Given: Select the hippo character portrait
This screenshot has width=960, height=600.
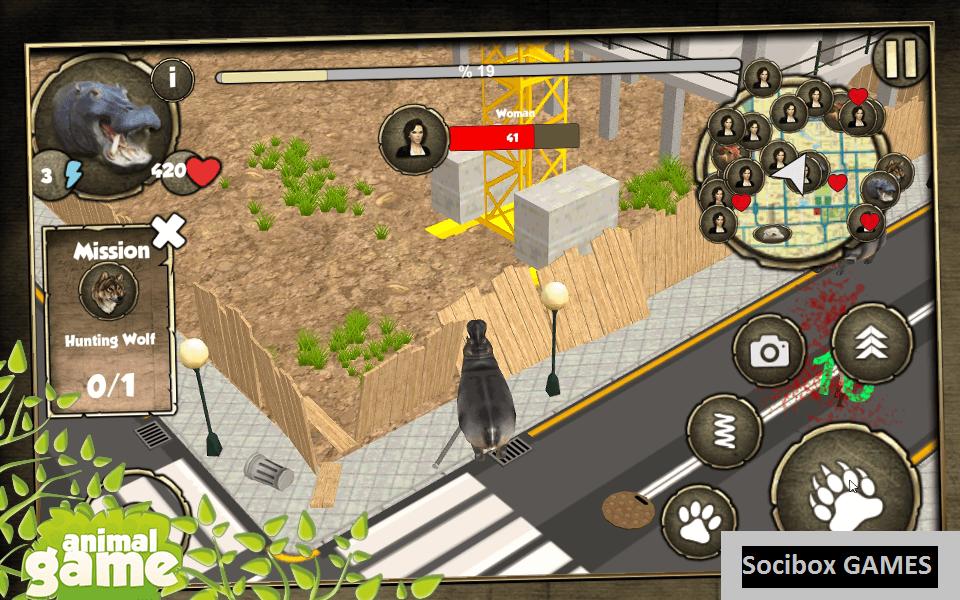Looking at the screenshot, I should tap(106, 120).
